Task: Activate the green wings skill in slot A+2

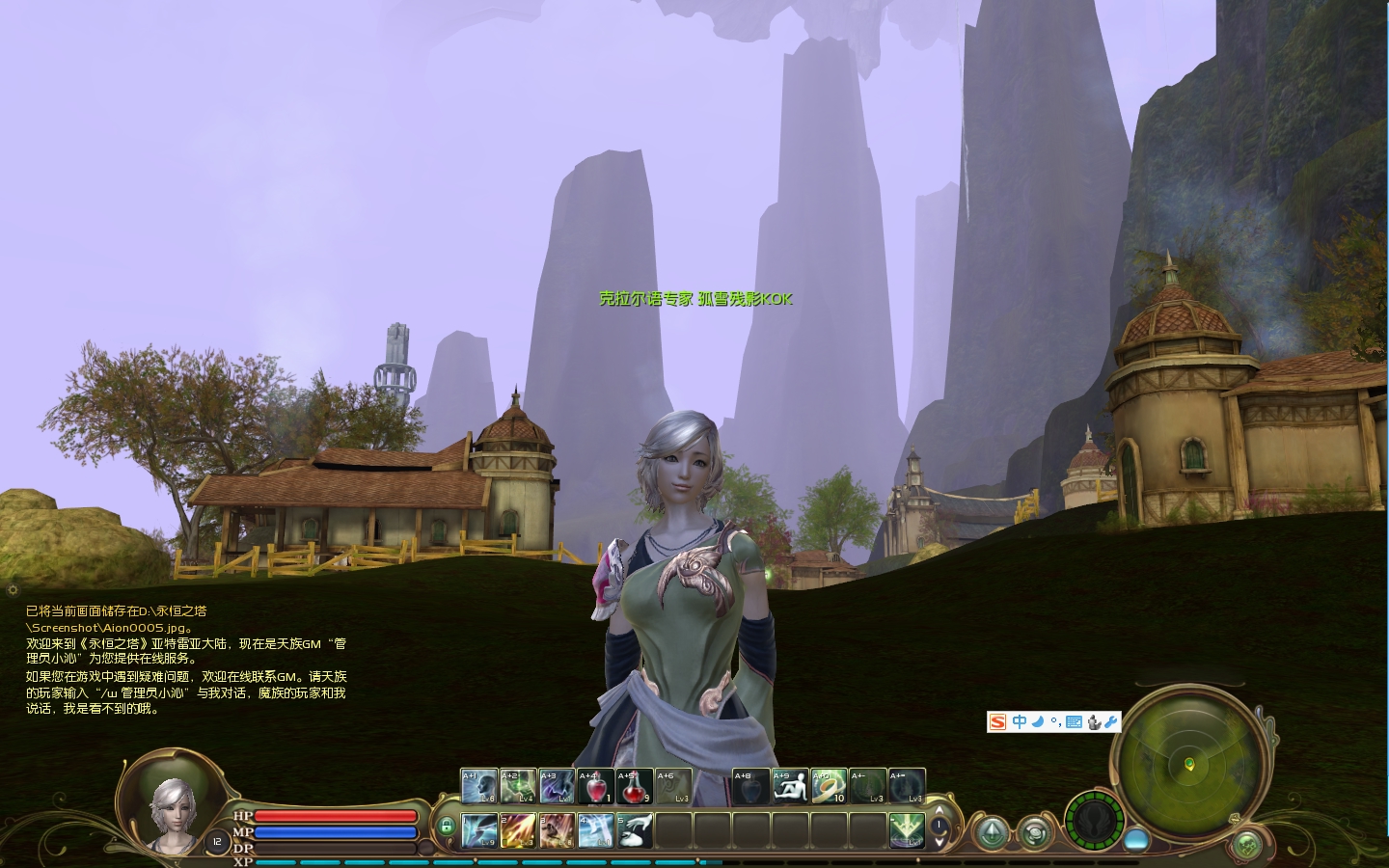Action: click(518, 786)
